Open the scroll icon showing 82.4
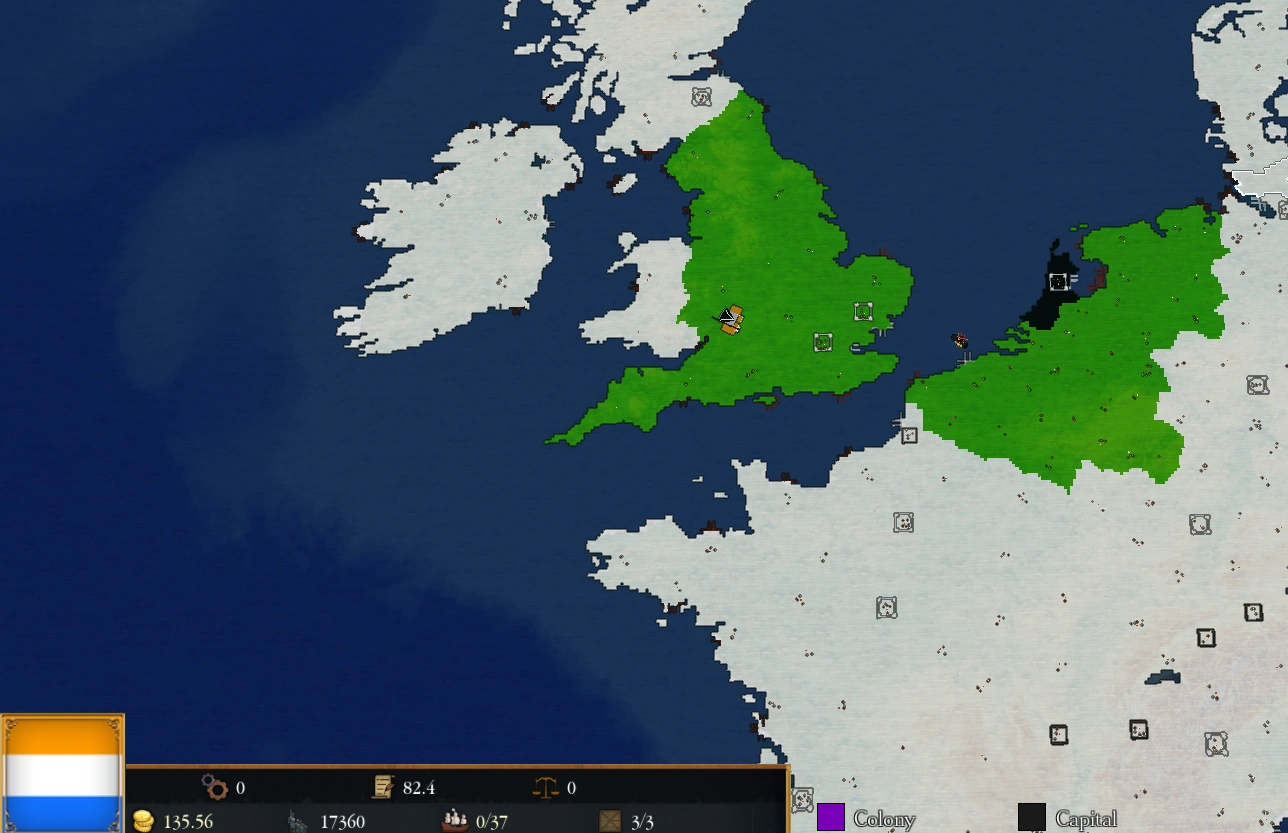The width and height of the screenshot is (1288, 833). click(x=383, y=787)
